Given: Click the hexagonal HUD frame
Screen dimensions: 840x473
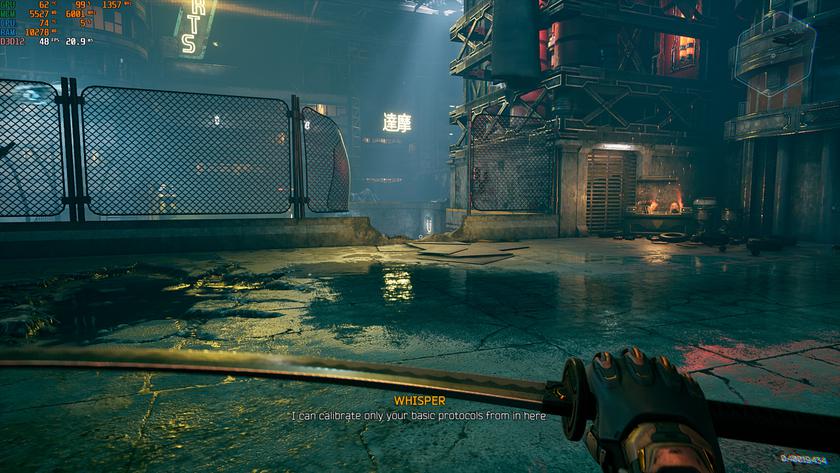Looking at the screenshot, I should point(773,51).
